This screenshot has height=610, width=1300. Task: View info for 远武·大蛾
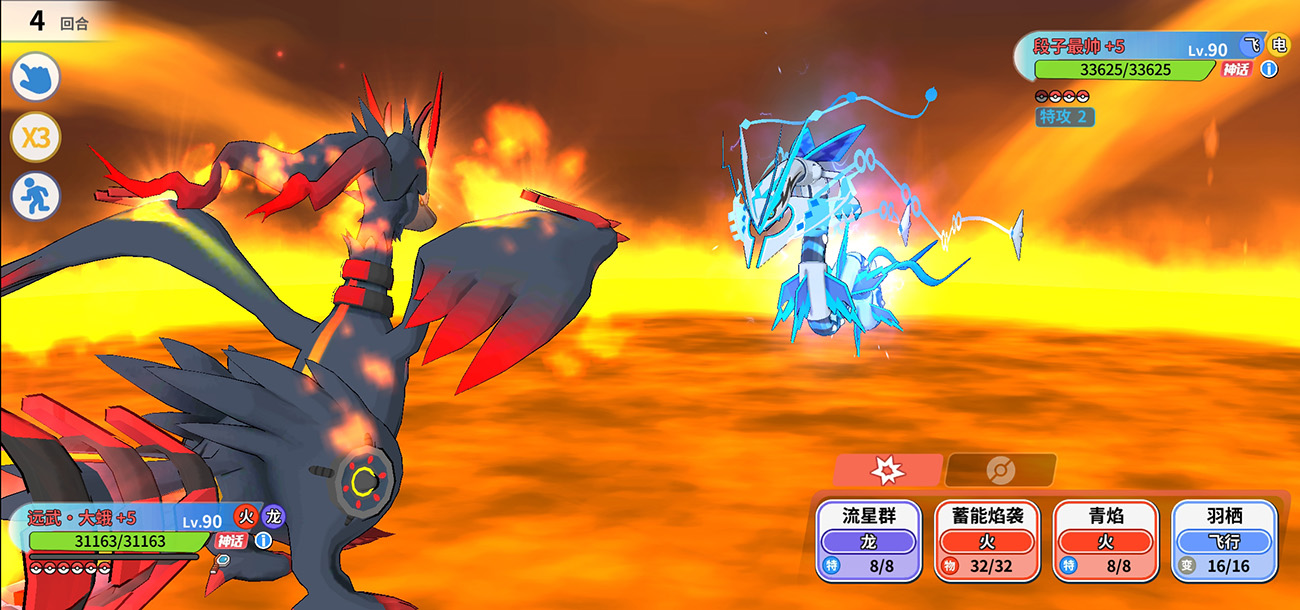pyautogui.click(x=263, y=541)
